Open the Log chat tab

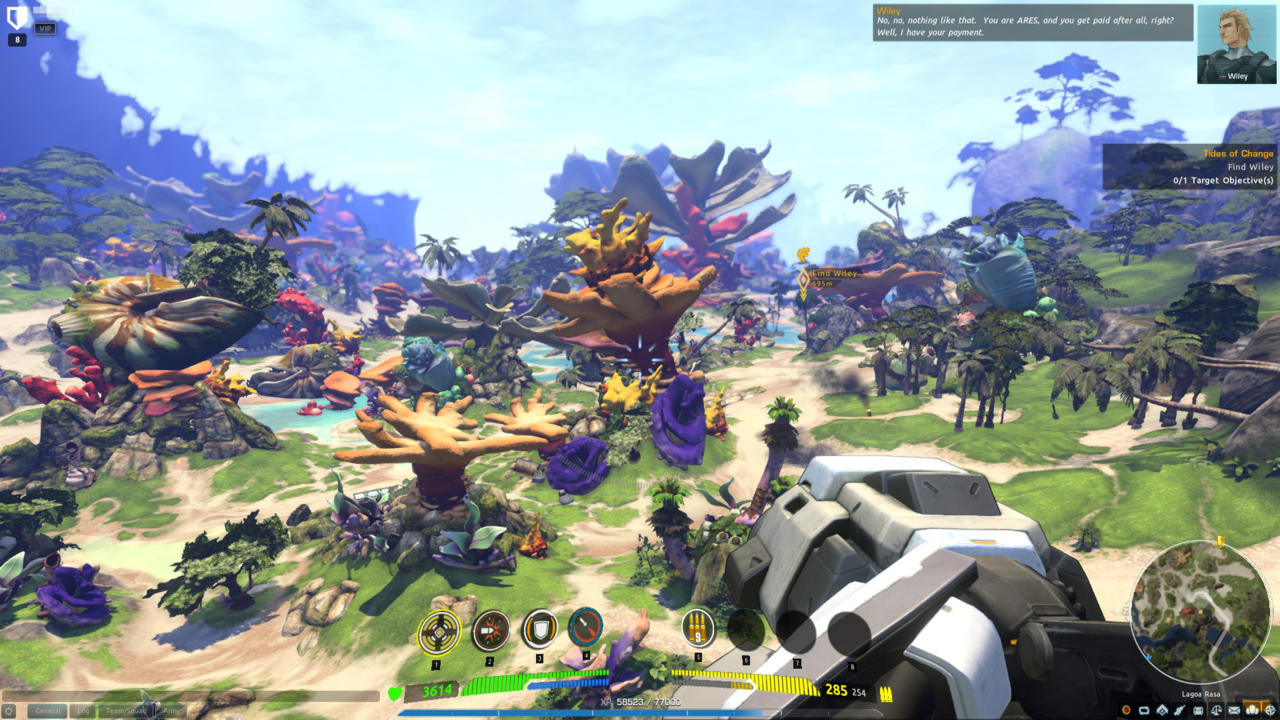pyautogui.click(x=81, y=710)
